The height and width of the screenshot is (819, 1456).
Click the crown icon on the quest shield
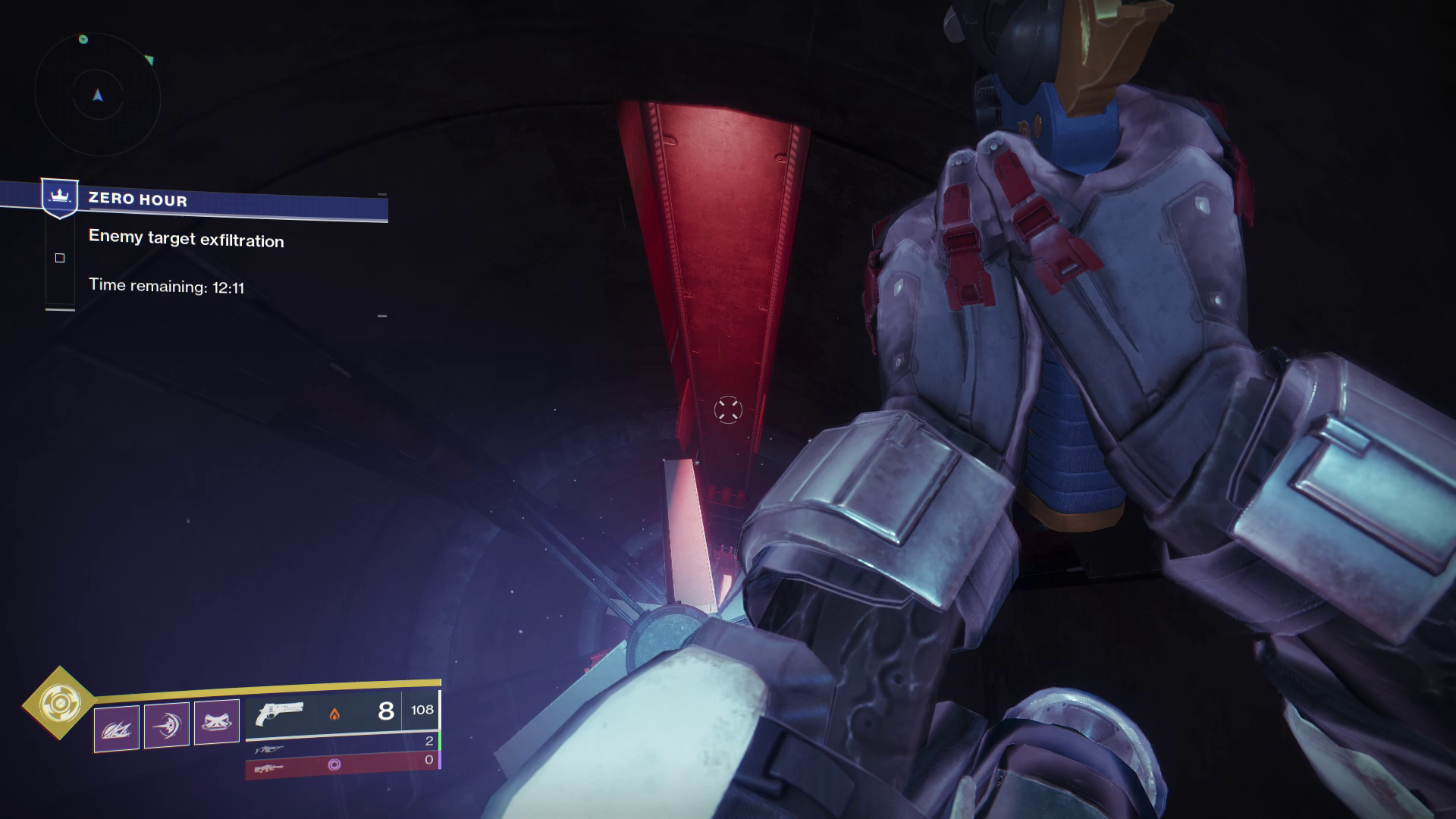tap(60, 196)
